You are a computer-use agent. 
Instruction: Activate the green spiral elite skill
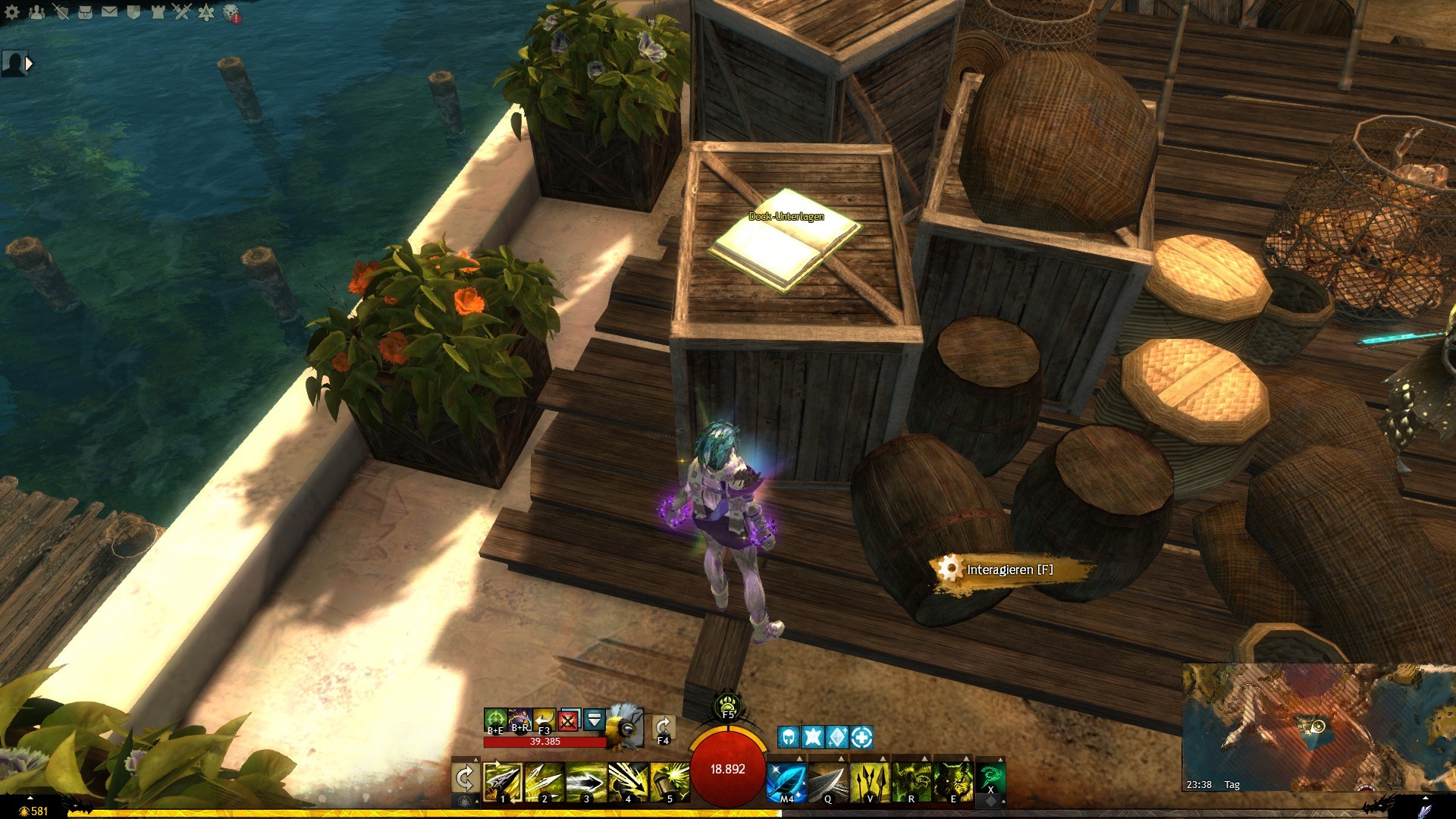[990, 778]
